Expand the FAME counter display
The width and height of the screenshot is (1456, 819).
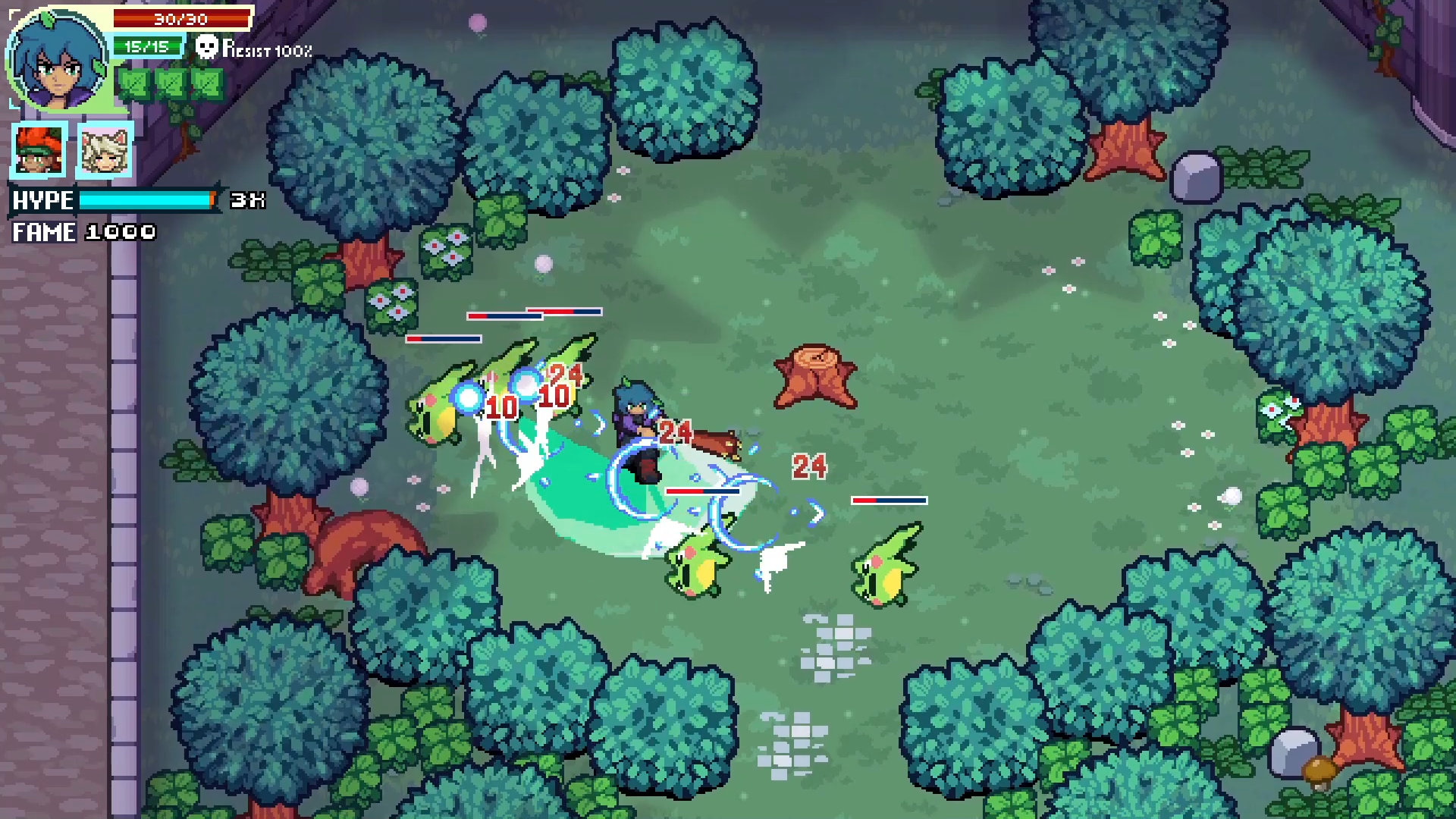click(x=83, y=233)
